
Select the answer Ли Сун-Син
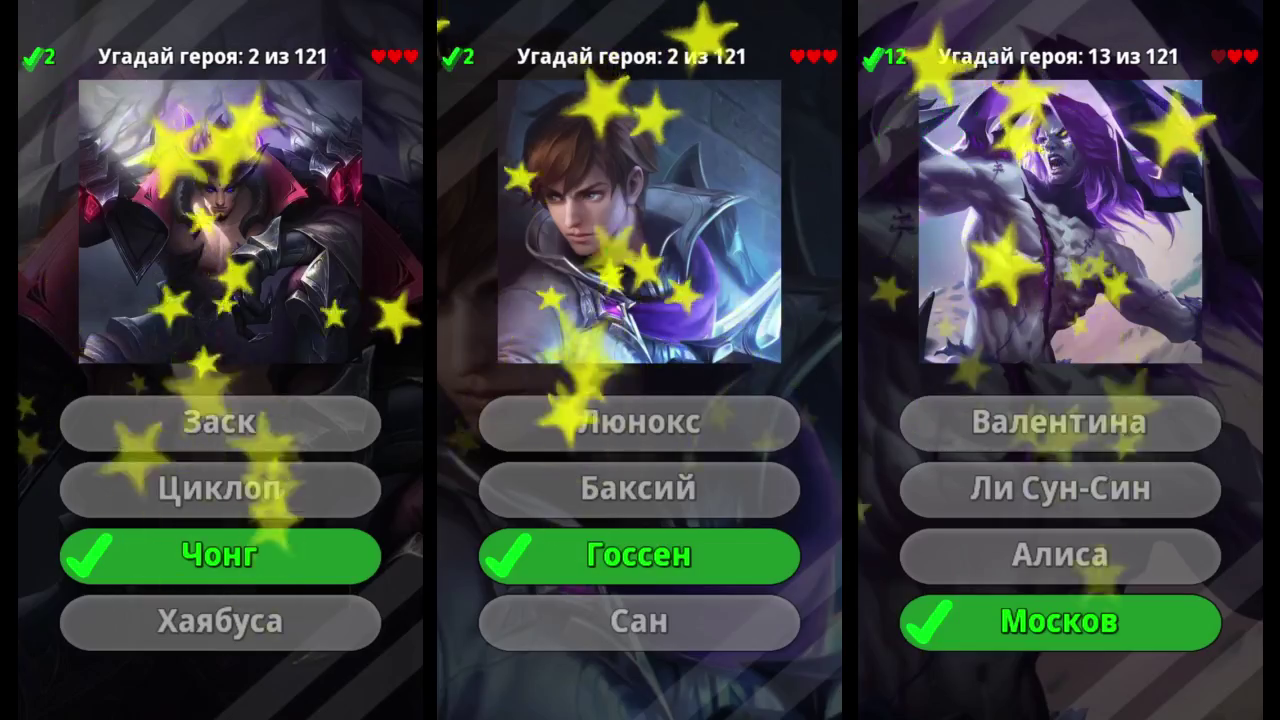coord(1060,489)
